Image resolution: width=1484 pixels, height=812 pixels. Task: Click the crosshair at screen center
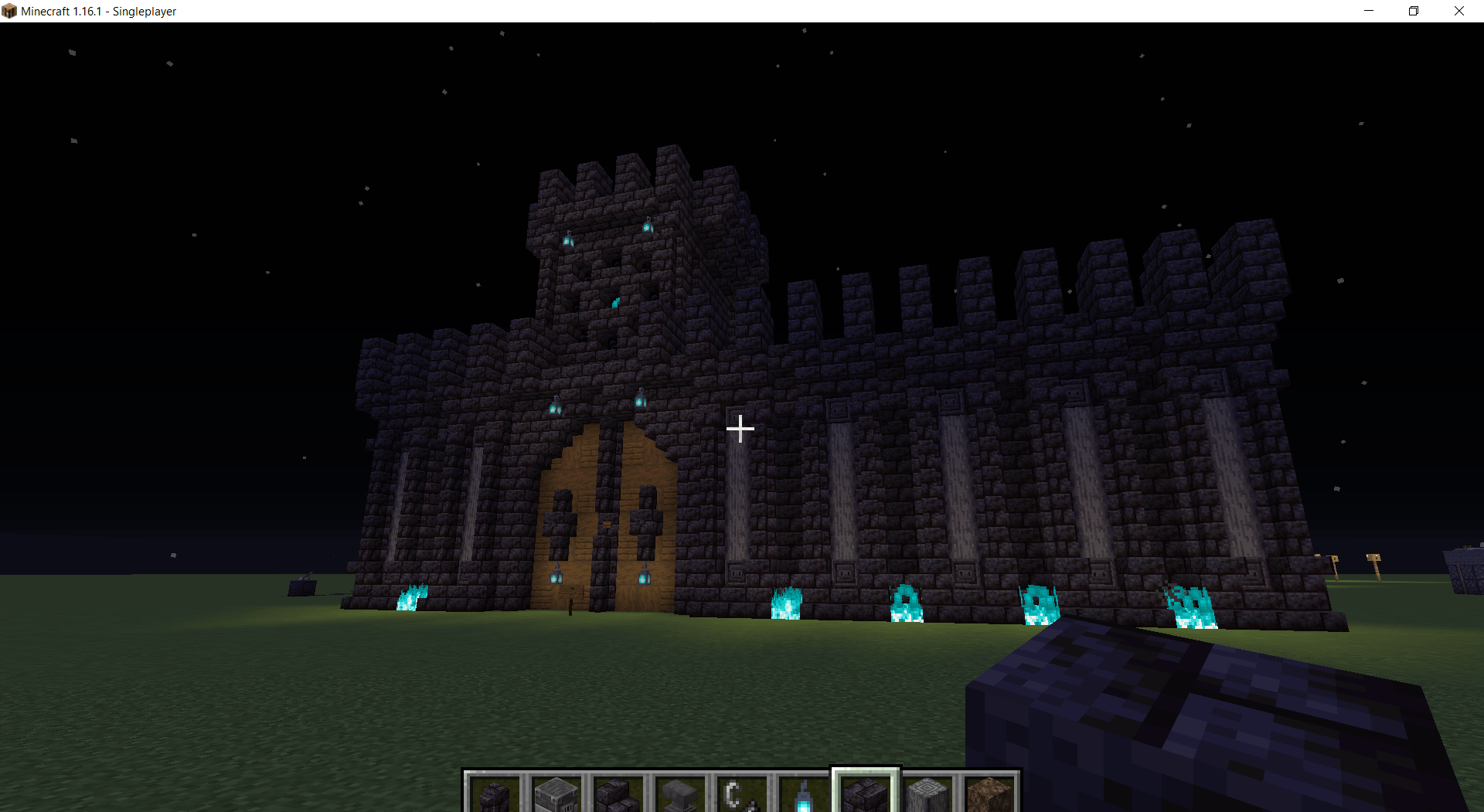pyautogui.click(x=740, y=429)
